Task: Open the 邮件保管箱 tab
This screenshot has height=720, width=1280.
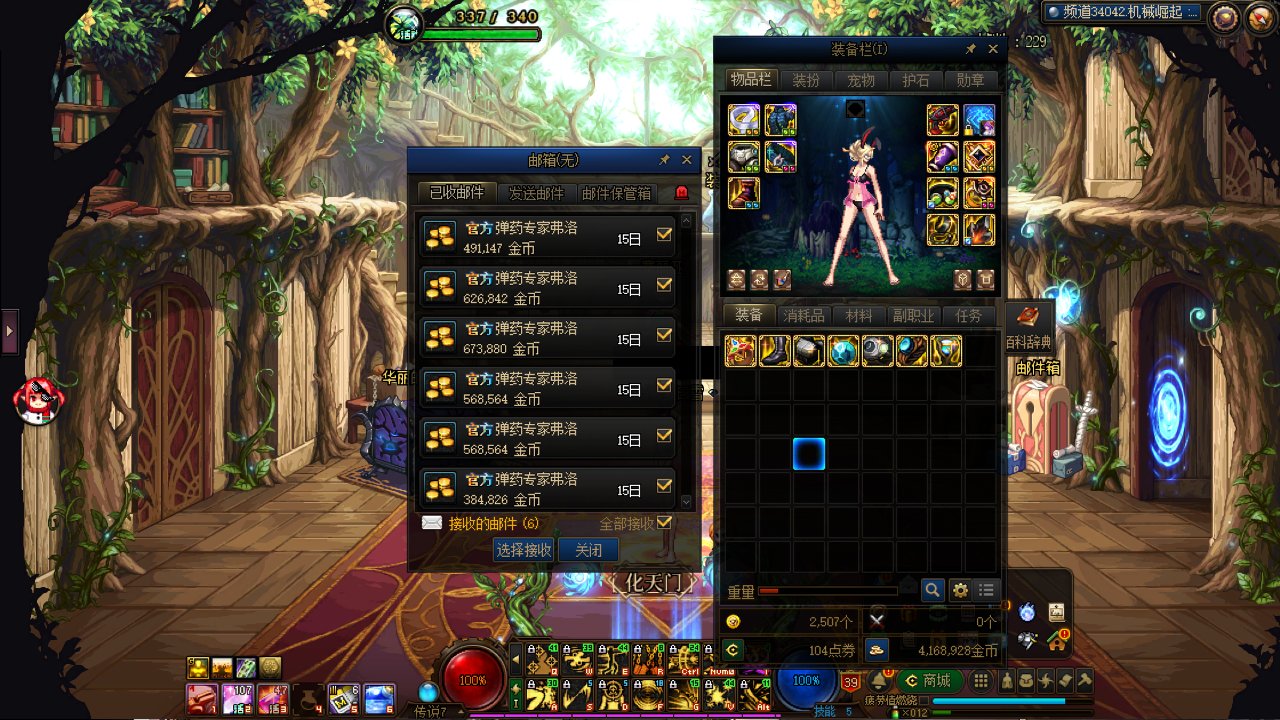Action: pyautogui.click(x=616, y=193)
